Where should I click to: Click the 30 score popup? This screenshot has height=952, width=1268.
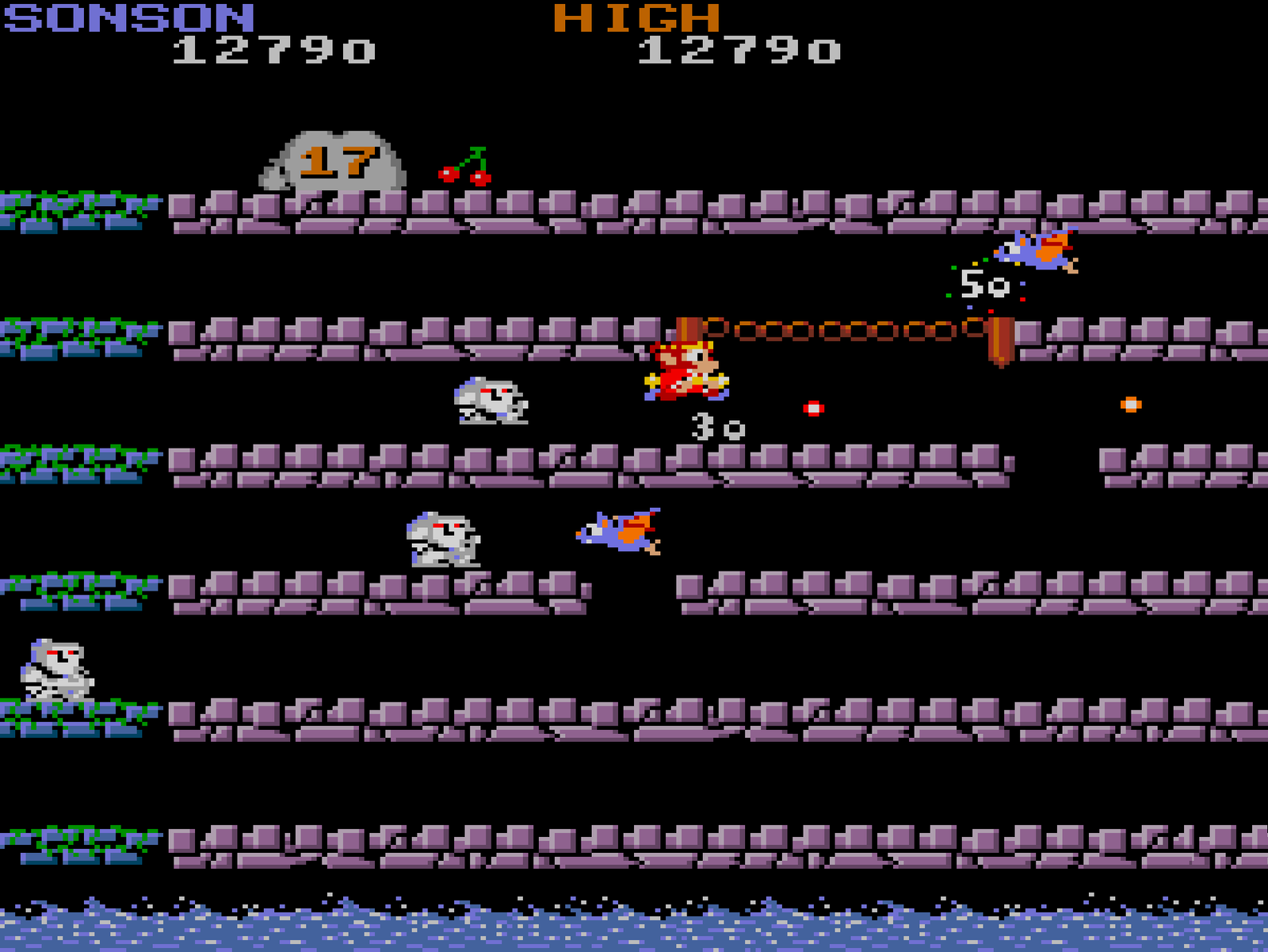click(x=716, y=426)
